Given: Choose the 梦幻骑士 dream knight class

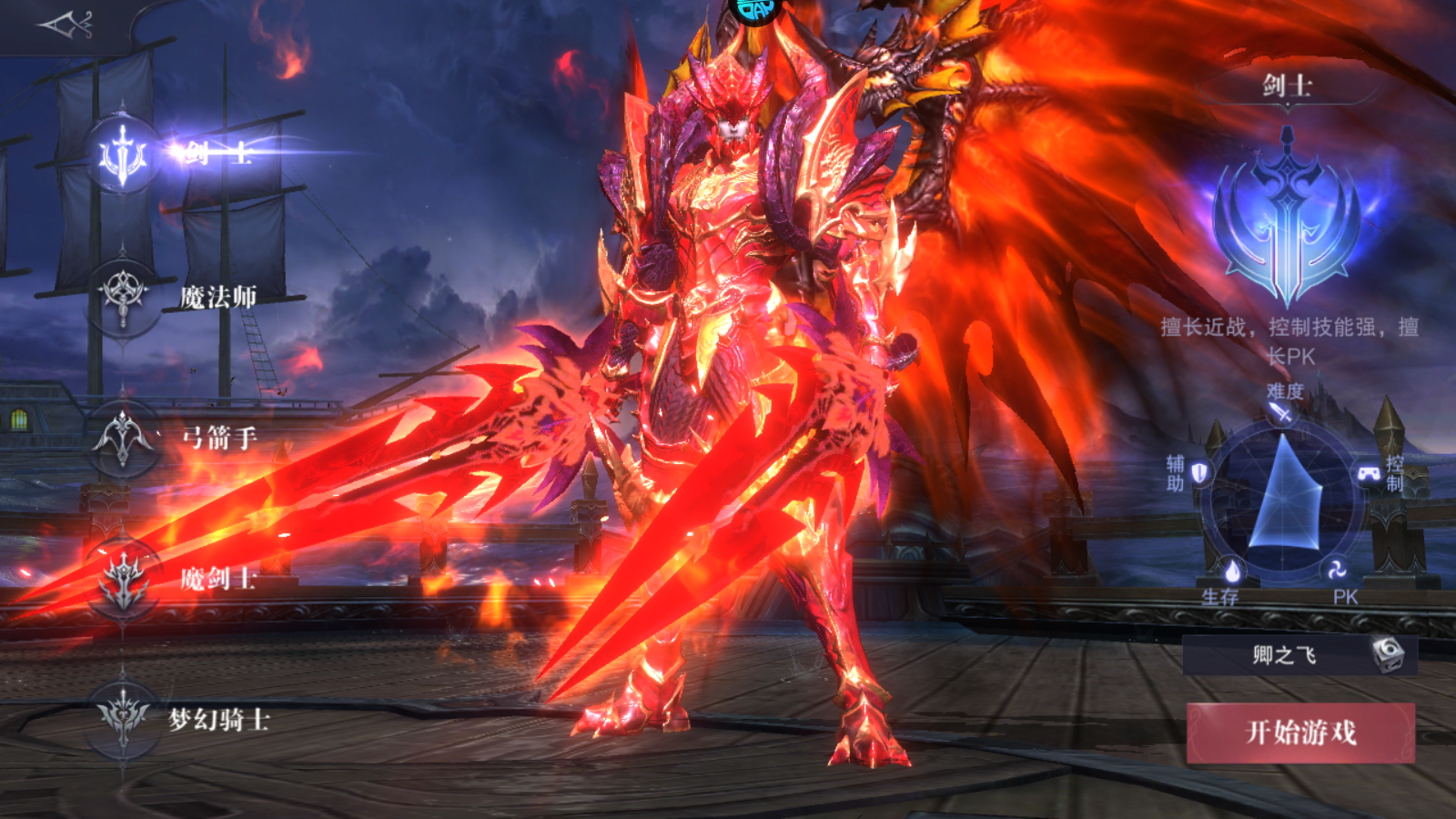Looking at the screenshot, I should (x=124, y=719).
